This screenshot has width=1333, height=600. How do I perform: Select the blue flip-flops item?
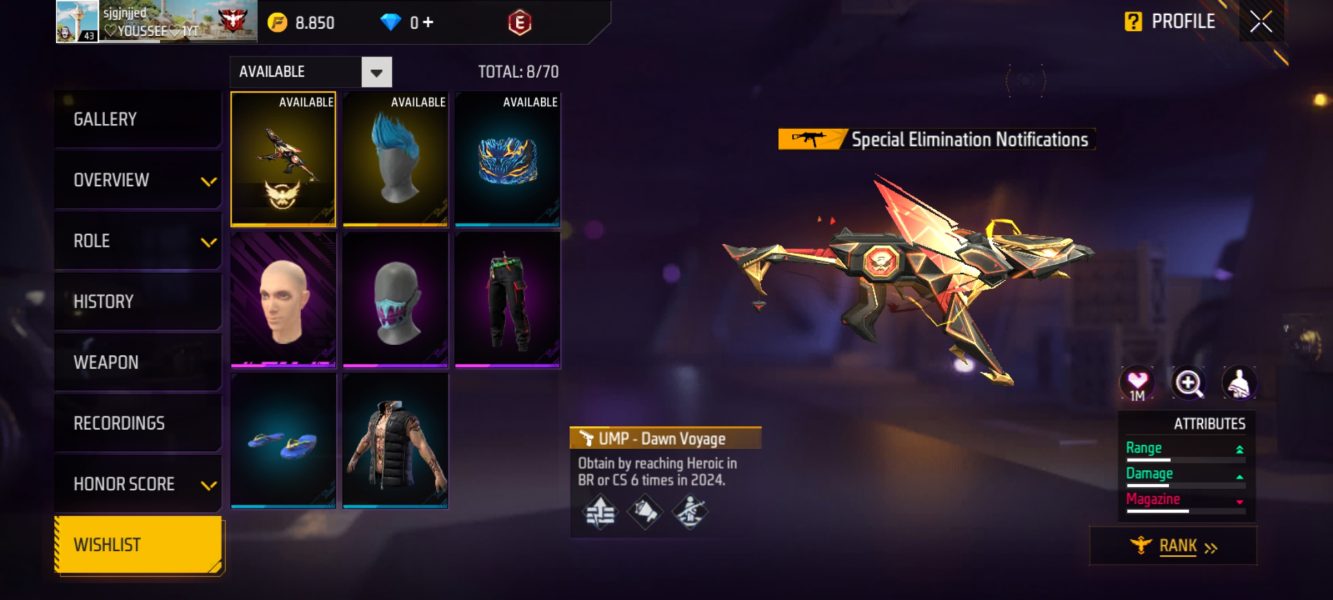pos(284,442)
